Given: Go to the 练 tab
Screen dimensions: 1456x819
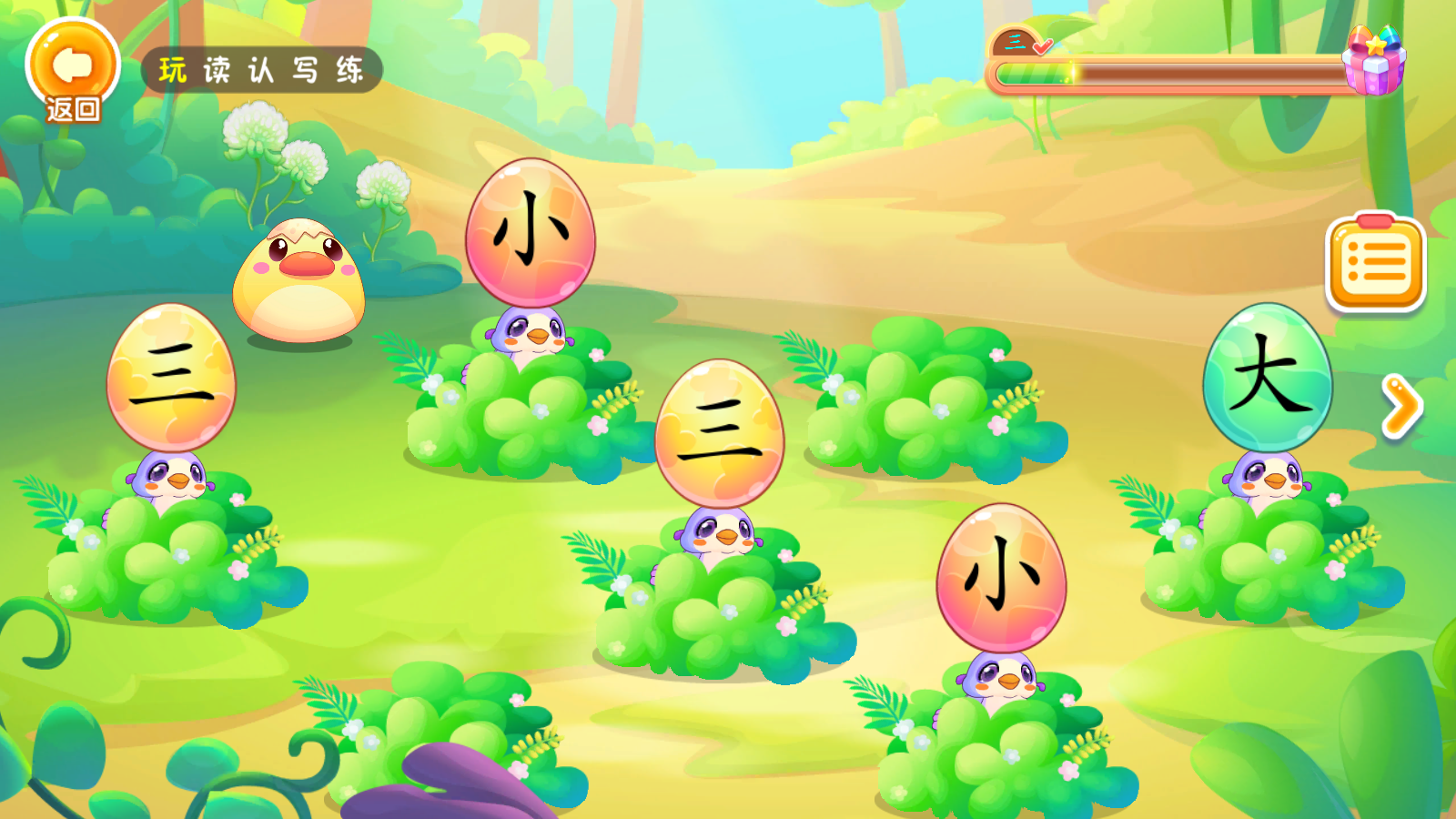Looking at the screenshot, I should [x=350, y=70].
